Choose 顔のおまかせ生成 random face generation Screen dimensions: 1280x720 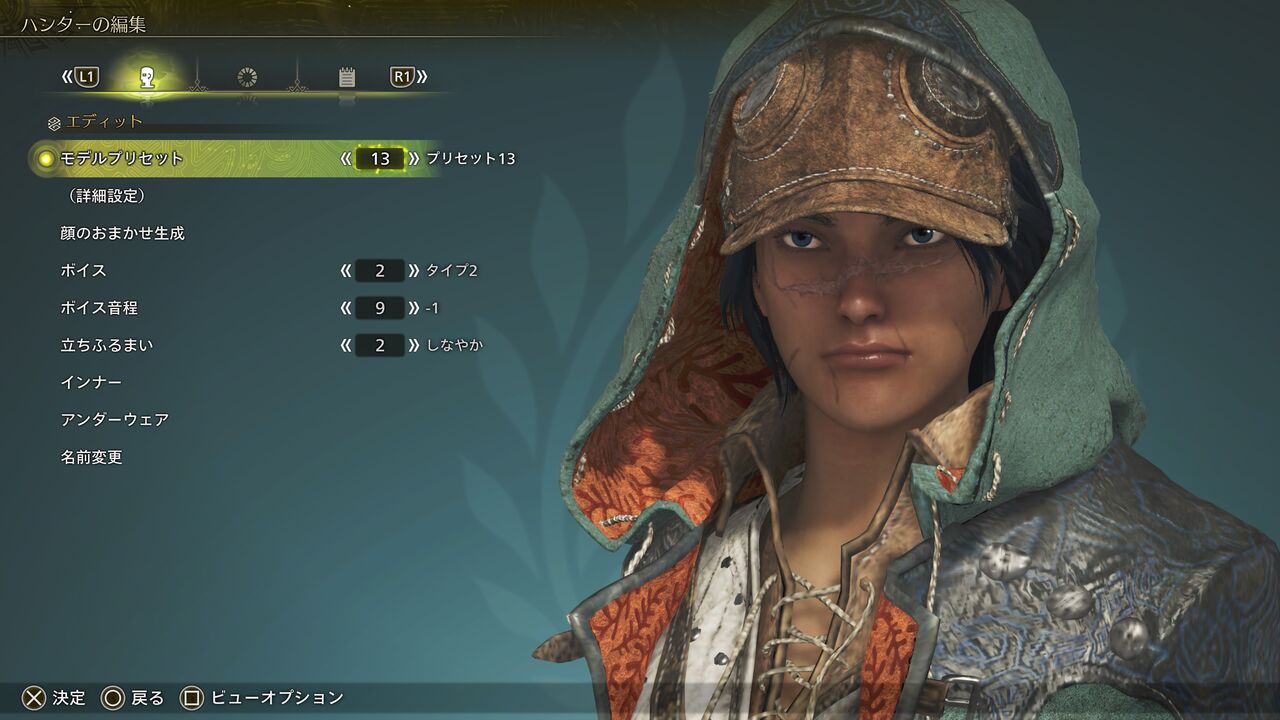[x=122, y=233]
